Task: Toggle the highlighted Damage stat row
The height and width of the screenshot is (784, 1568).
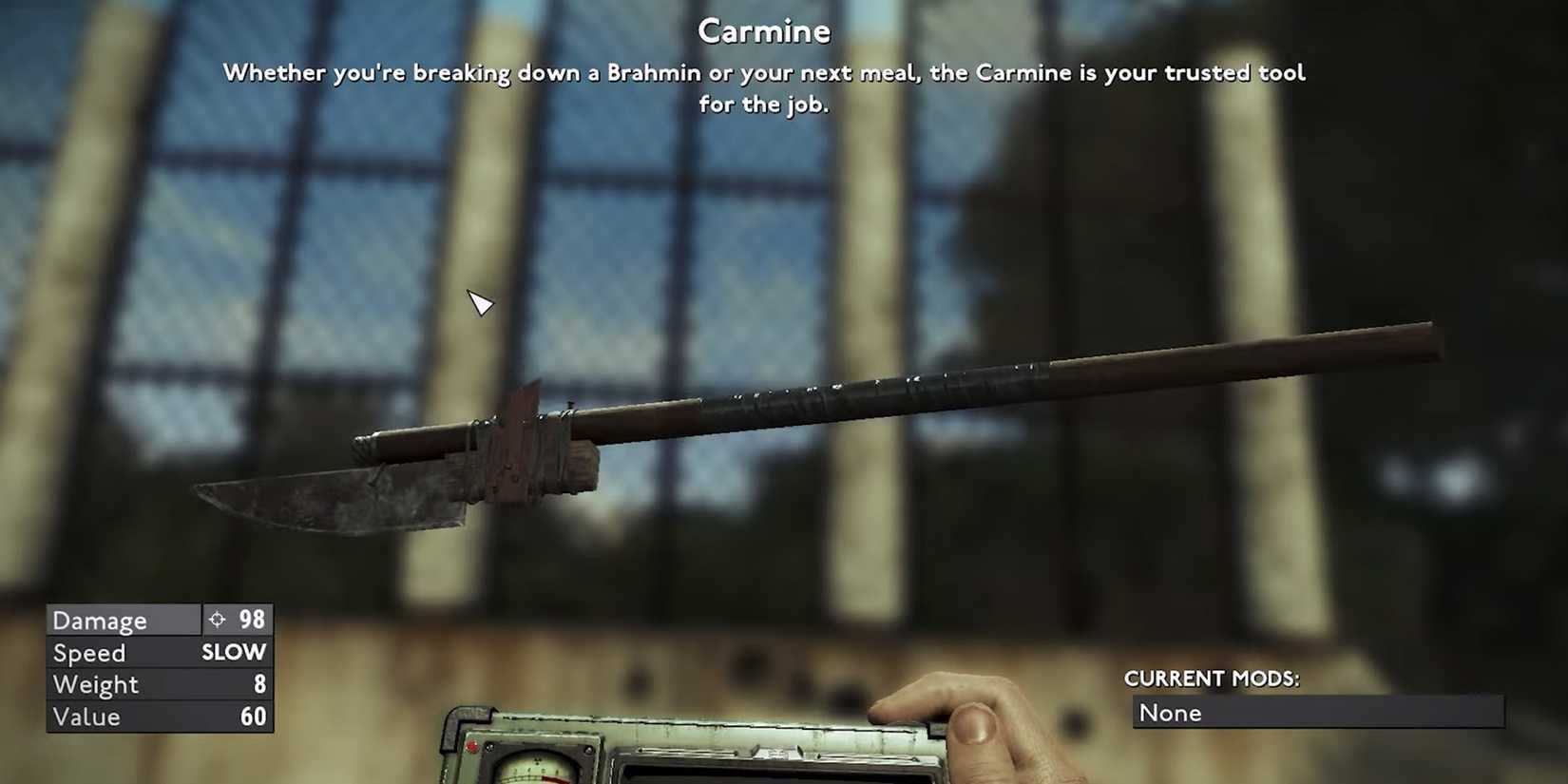Action: (x=122, y=620)
